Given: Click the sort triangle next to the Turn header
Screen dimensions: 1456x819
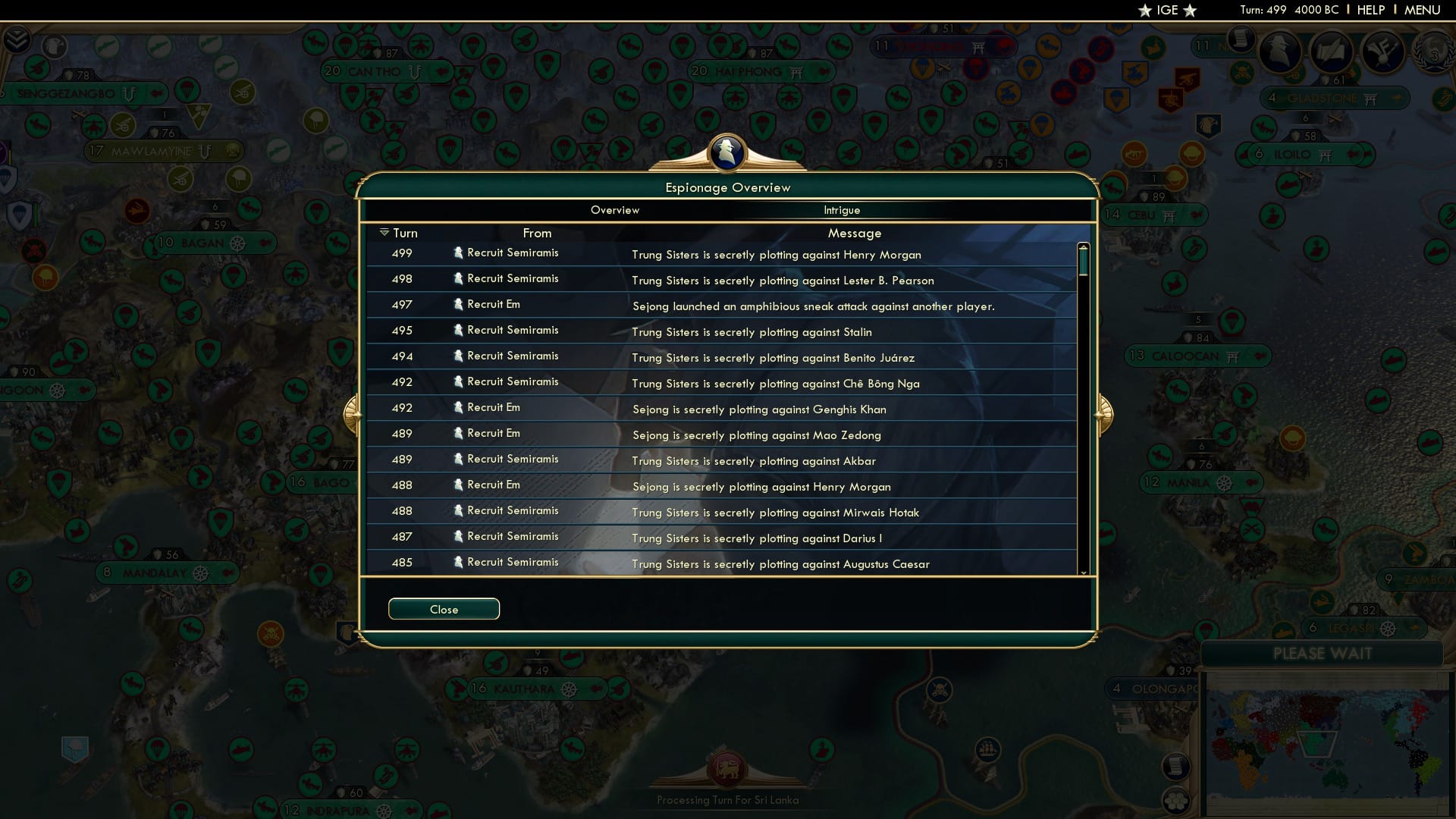Looking at the screenshot, I should (384, 232).
